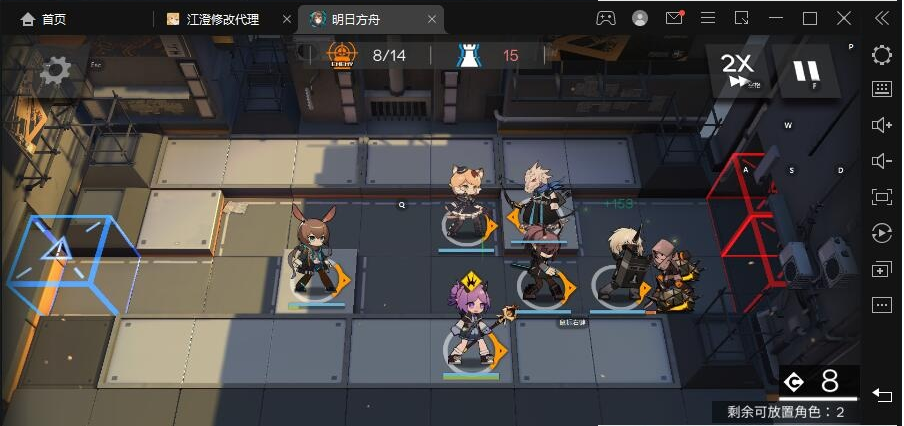Switch to the 首页 home tab

pyautogui.click(x=42, y=19)
